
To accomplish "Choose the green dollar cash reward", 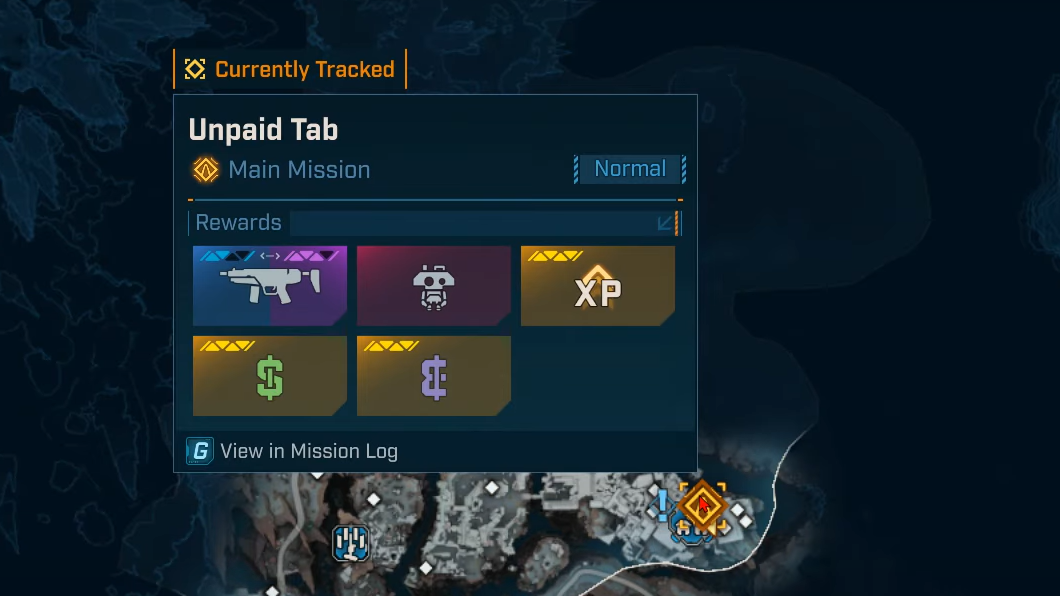I will pyautogui.click(x=270, y=376).
